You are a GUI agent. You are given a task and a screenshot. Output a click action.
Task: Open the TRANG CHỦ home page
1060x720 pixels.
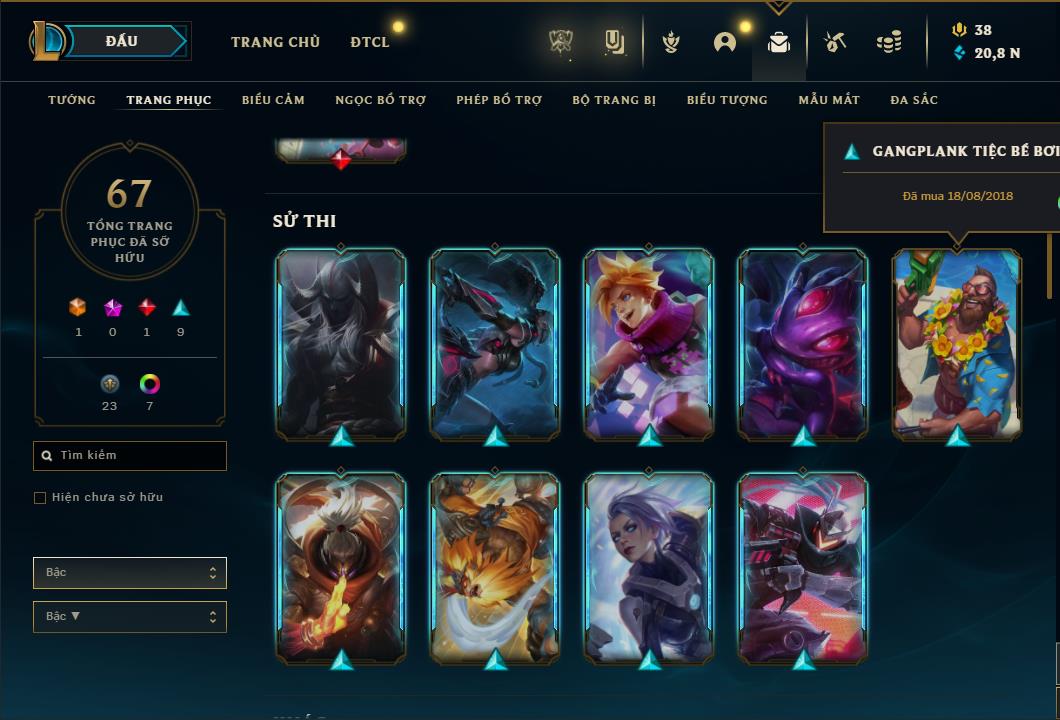(275, 42)
